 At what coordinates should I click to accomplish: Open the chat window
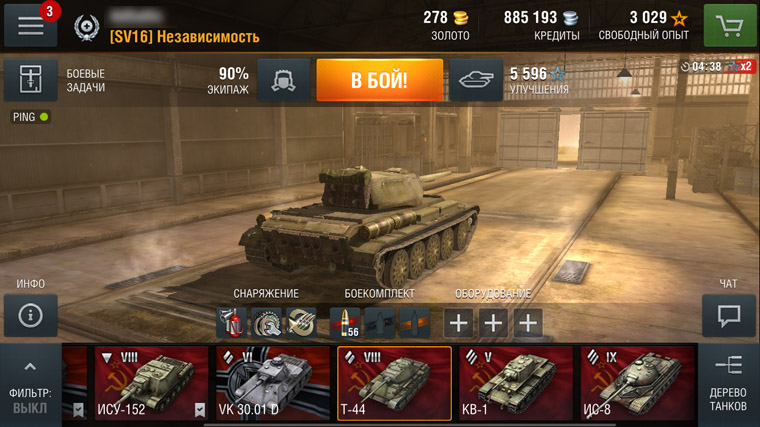[x=729, y=316]
